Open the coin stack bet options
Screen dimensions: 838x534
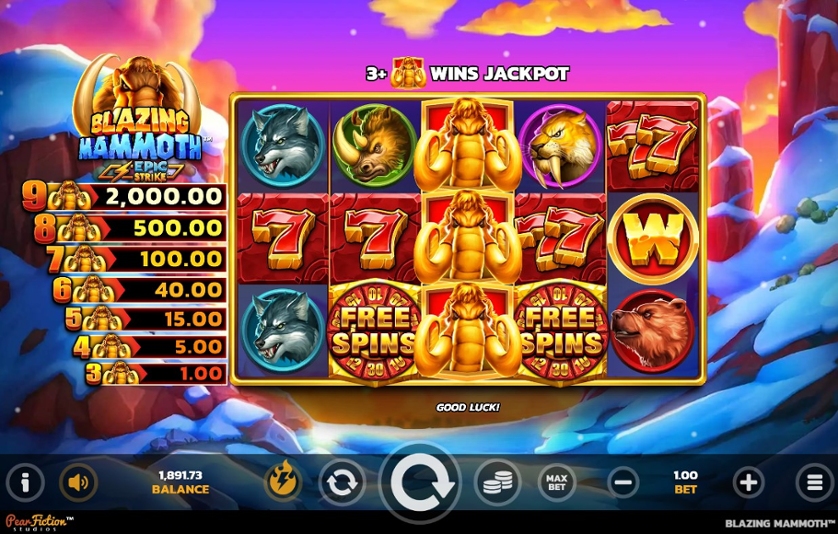click(x=497, y=483)
